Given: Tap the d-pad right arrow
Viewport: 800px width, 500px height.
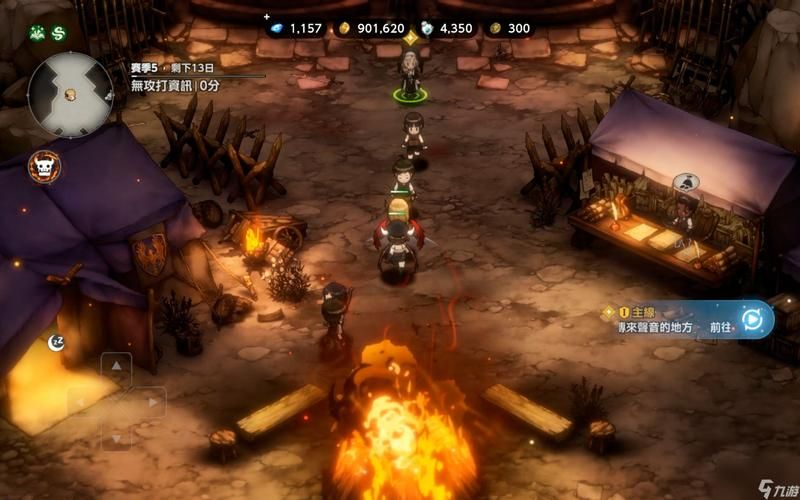Looking at the screenshot, I should tap(150, 402).
